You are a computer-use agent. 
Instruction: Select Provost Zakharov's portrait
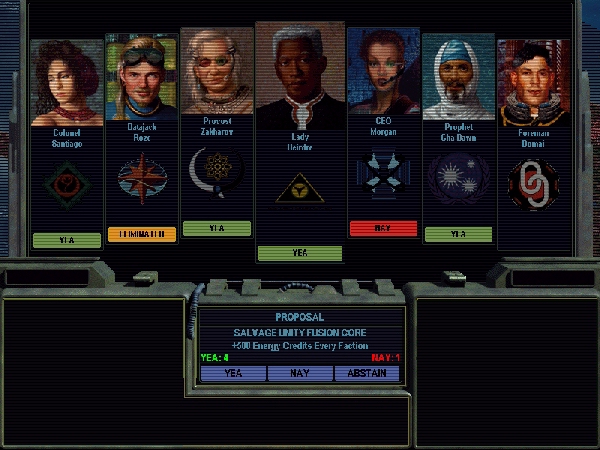216,72
